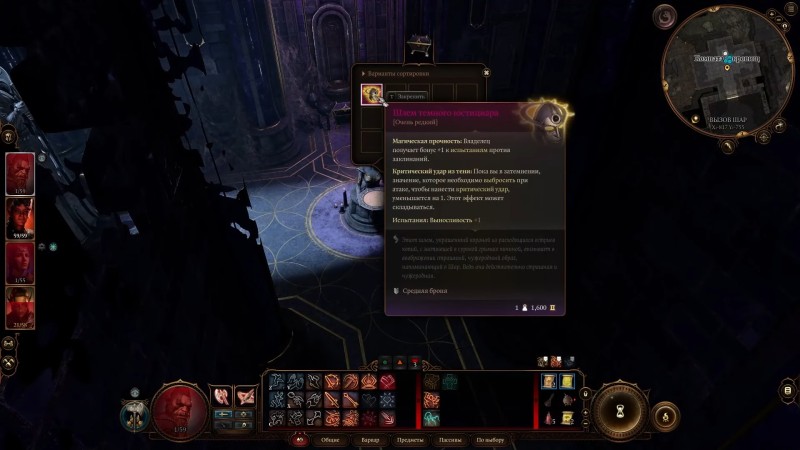Screen dimensions: 800x450
Task: Show the Пассивы hotbar tab
Action: [x=449, y=440]
